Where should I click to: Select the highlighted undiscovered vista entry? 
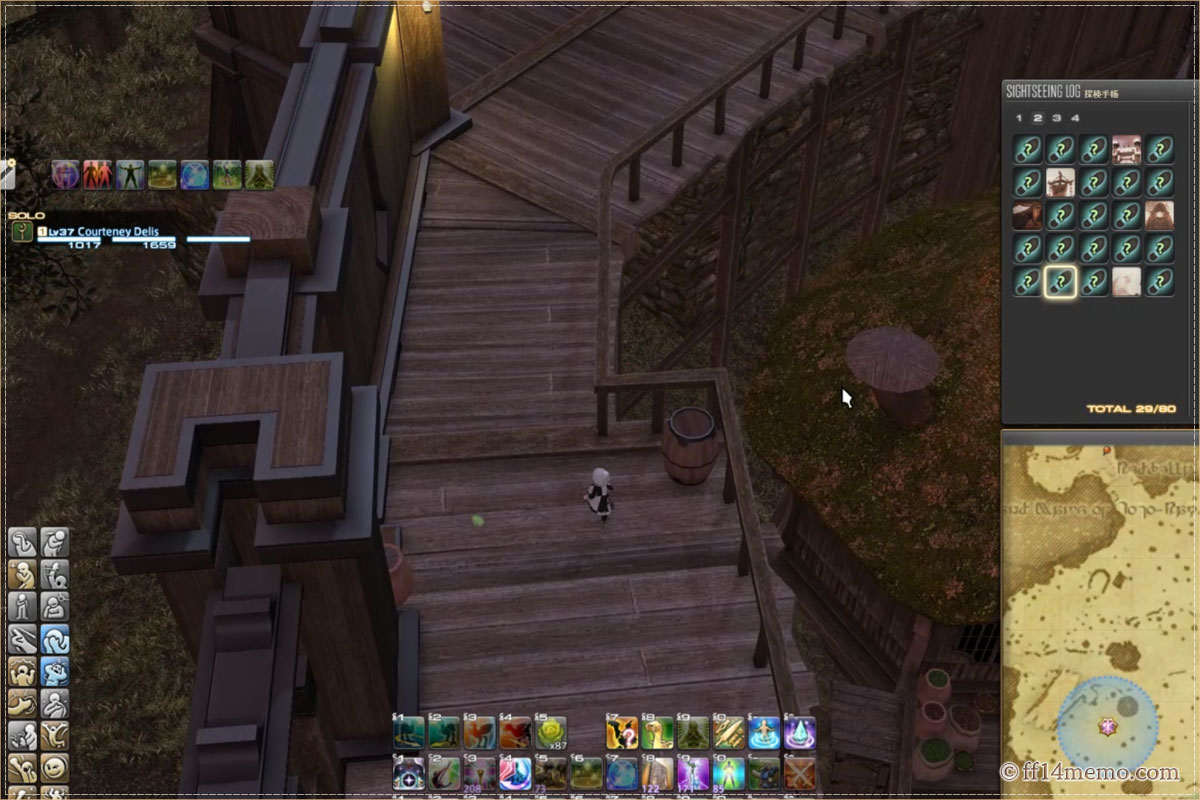click(1060, 282)
